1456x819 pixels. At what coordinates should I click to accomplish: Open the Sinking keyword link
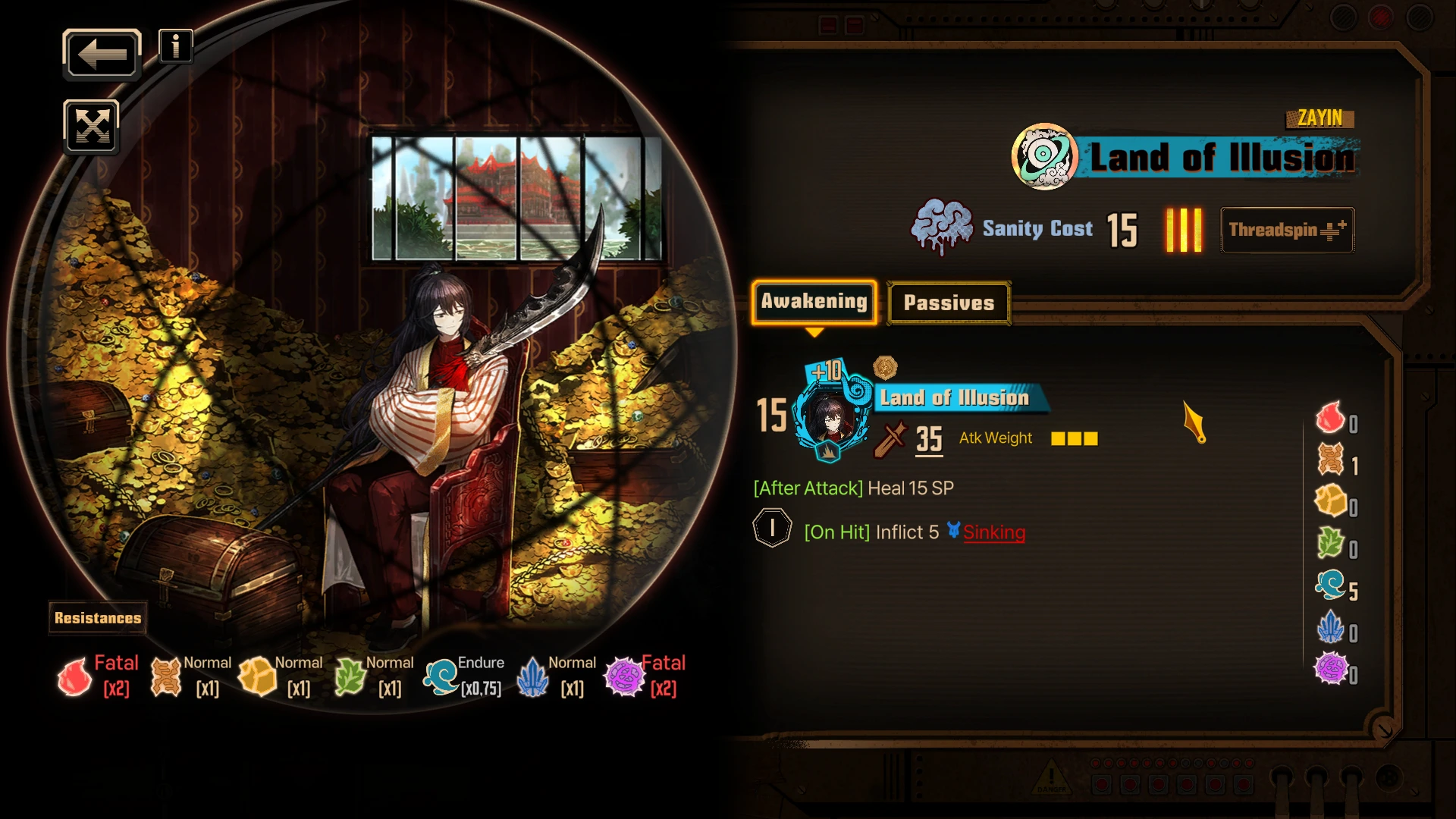(x=993, y=532)
